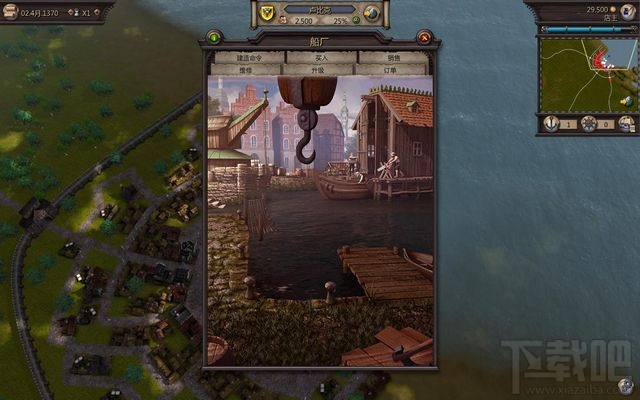
Task: Click the green info button on the shipyard panel
Action: pos(213,38)
